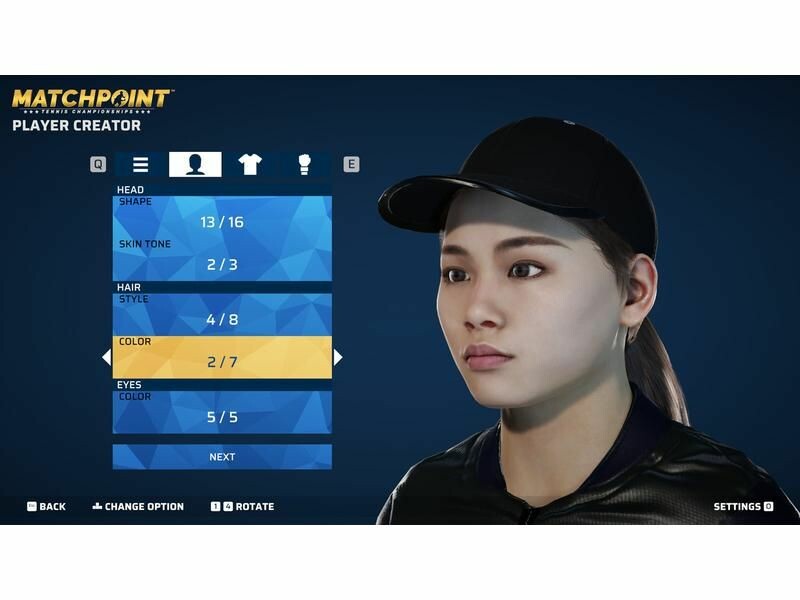Open Settings at the bottom right

pos(742,507)
